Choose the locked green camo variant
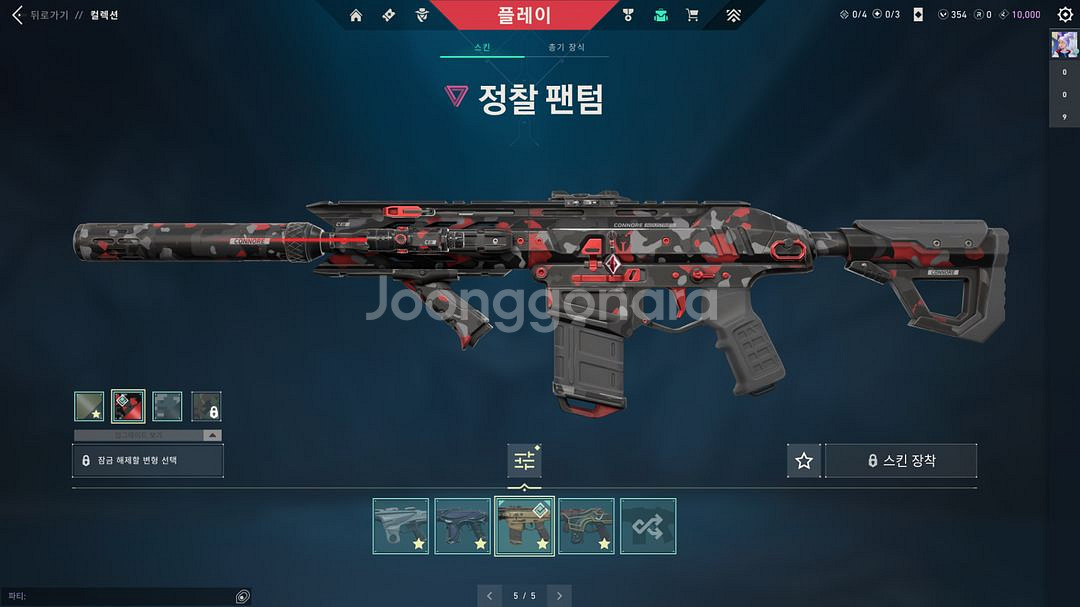Image resolution: width=1080 pixels, height=607 pixels. pyautogui.click(x=206, y=406)
